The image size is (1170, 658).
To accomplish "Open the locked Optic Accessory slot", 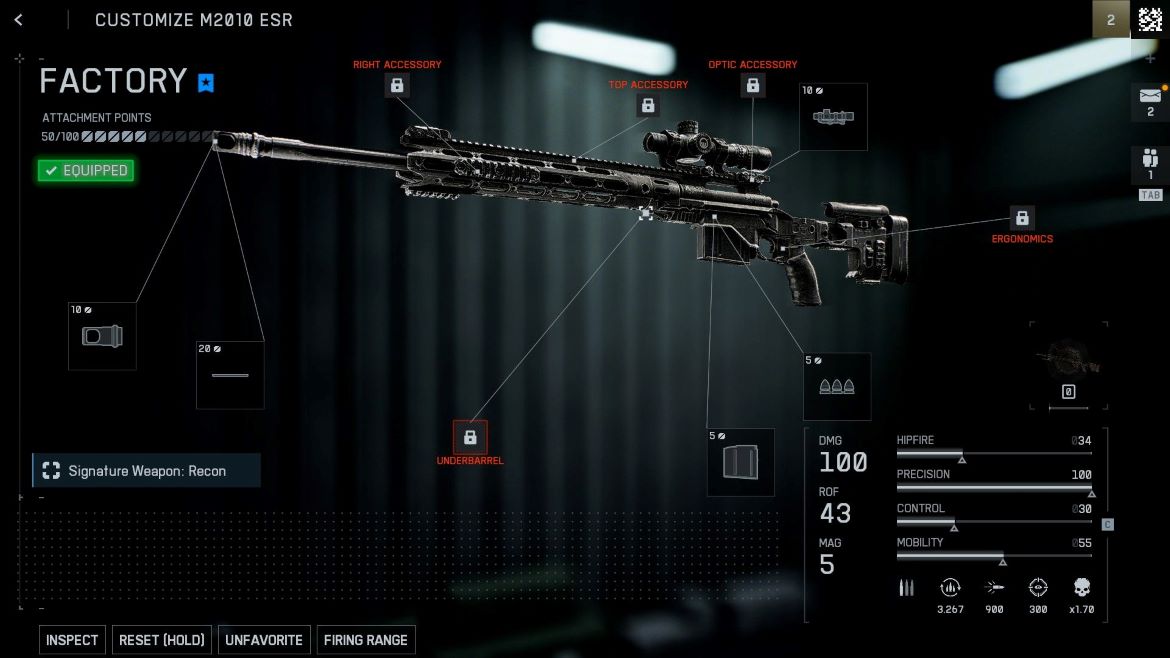I will tap(753, 85).
